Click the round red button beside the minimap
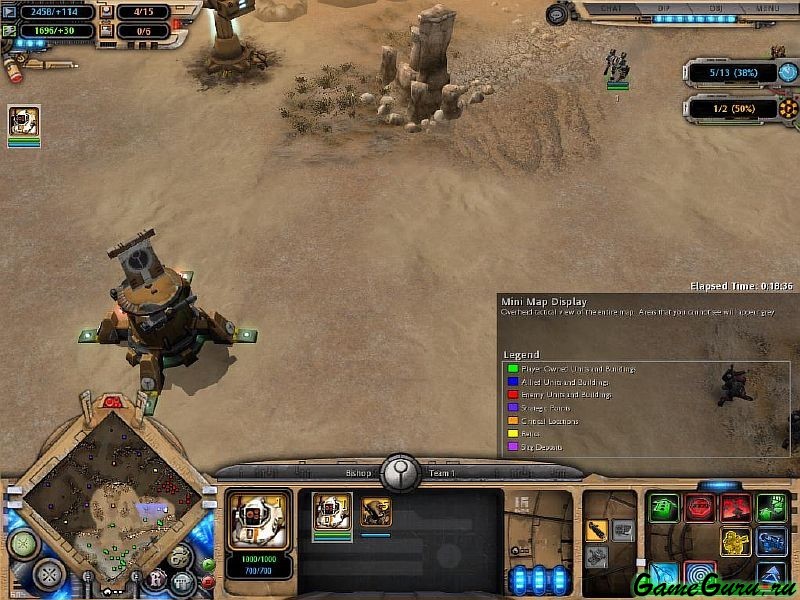The image size is (800, 600). click(208, 579)
